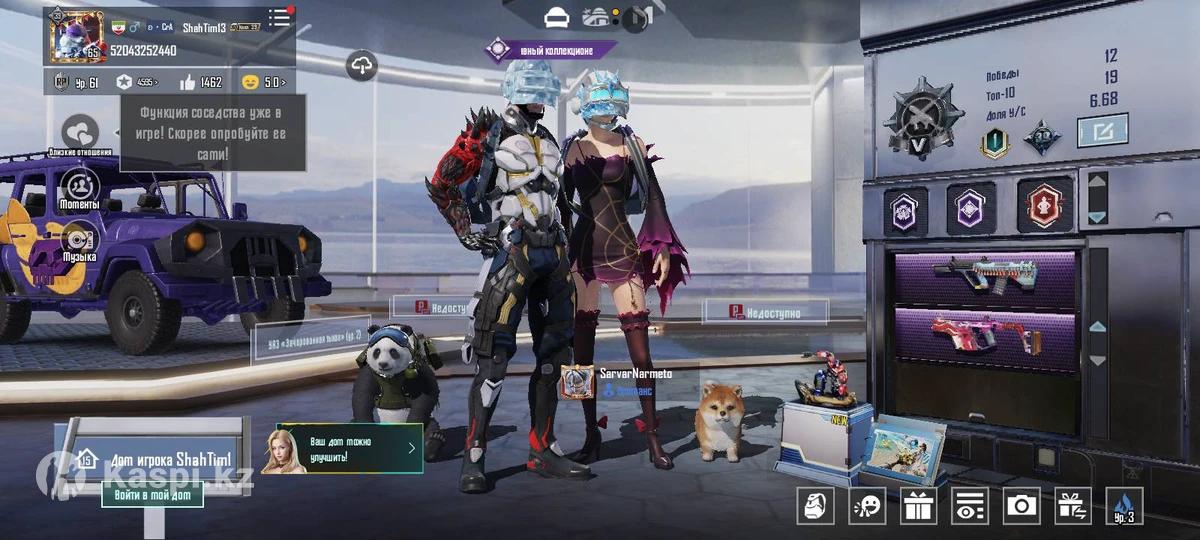The width and height of the screenshot is (1200, 540).
Task: Click the "Войти в мой дом" button
Action: 152,494
